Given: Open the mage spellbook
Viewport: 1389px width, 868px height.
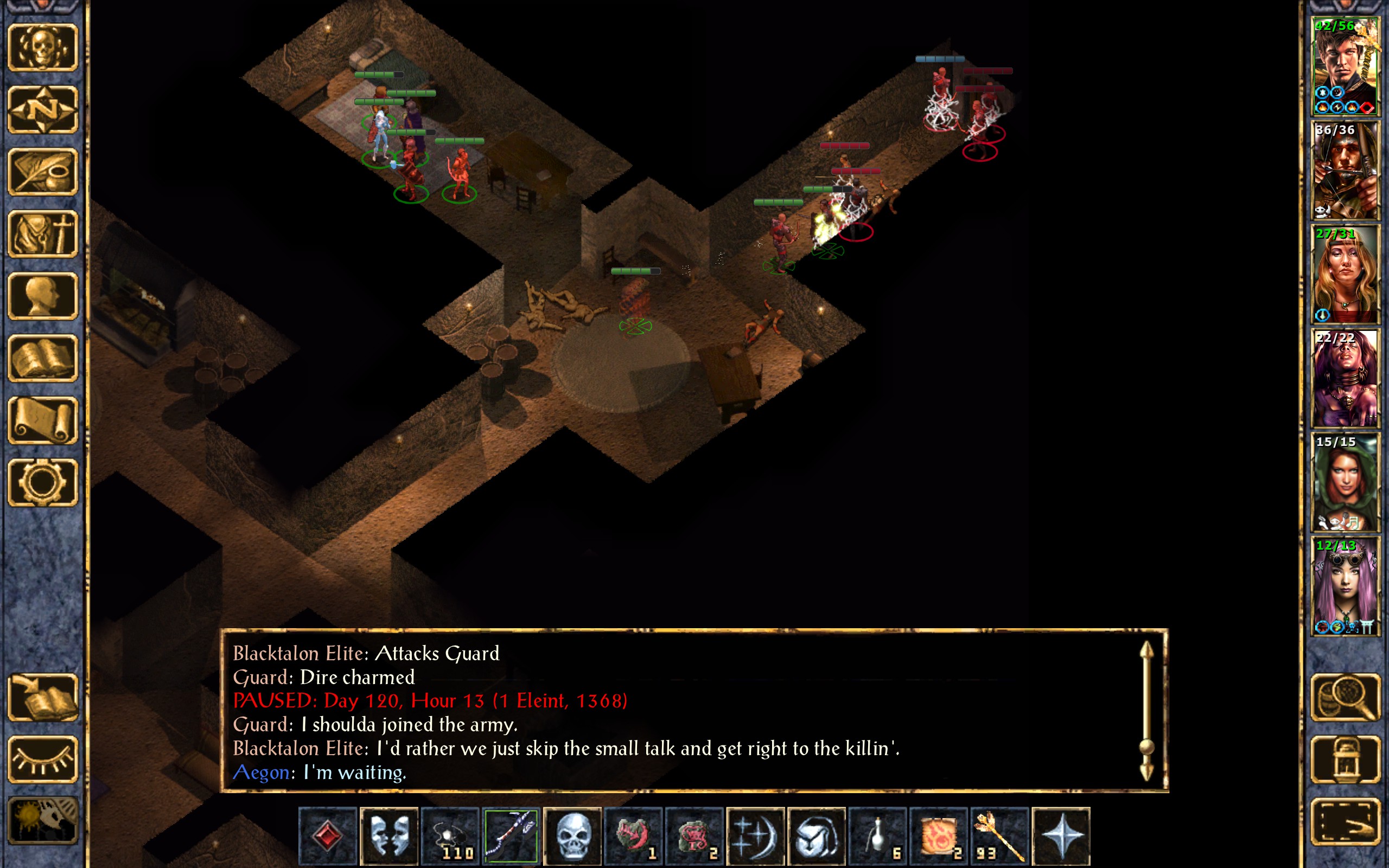Looking at the screenshot, I should 42,358.
